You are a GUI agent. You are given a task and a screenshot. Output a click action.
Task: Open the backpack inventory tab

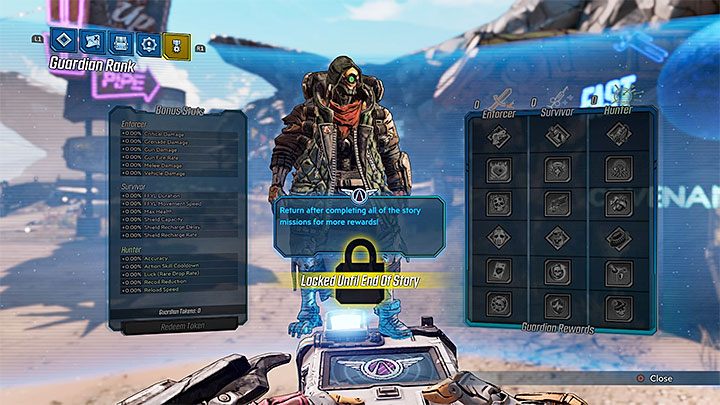tap(119, 42)
